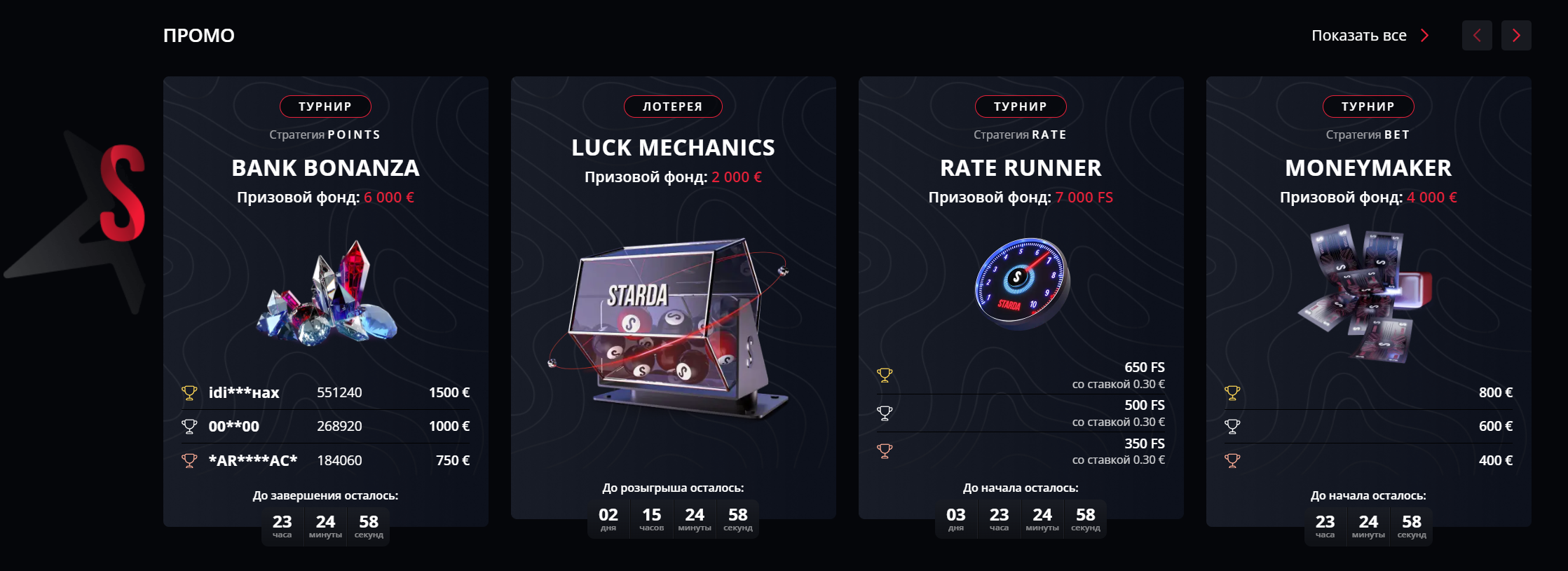Click the Турнир tag on Bank Bonanza
Image resolution: width=1568 pixels, height=571 pixels.
coord(325,106)
